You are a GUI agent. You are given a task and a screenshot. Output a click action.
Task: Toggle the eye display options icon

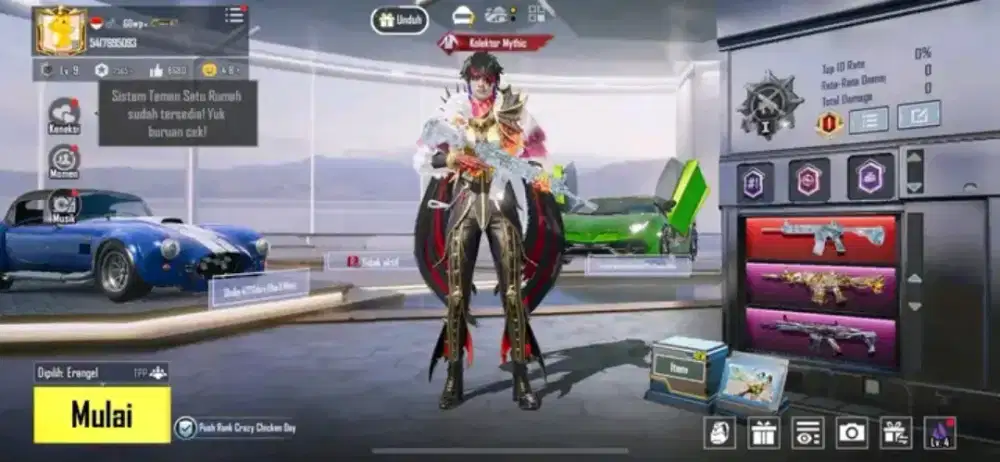[x=808, y=432]
